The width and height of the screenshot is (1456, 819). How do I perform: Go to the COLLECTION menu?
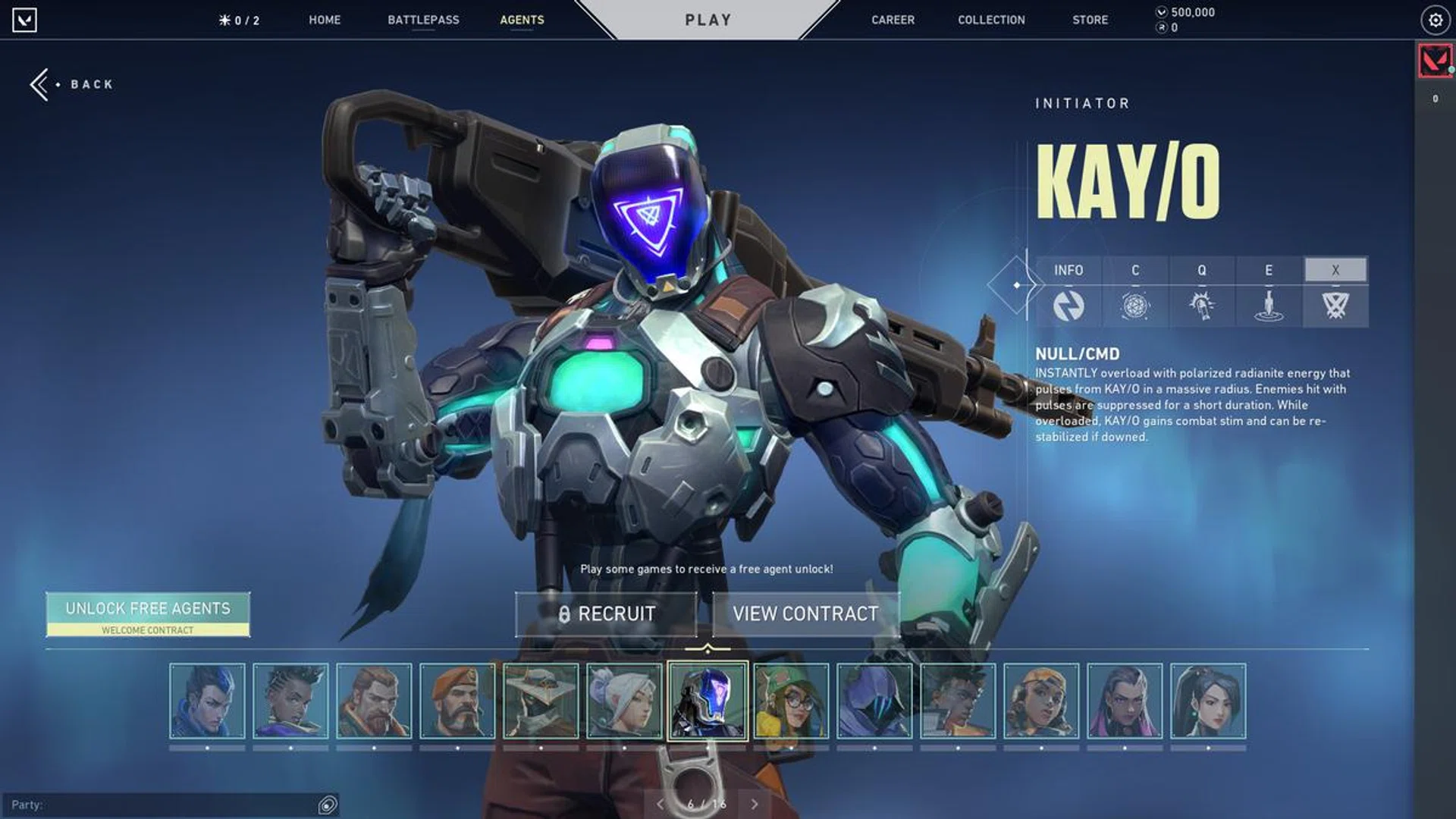point(991,20)
